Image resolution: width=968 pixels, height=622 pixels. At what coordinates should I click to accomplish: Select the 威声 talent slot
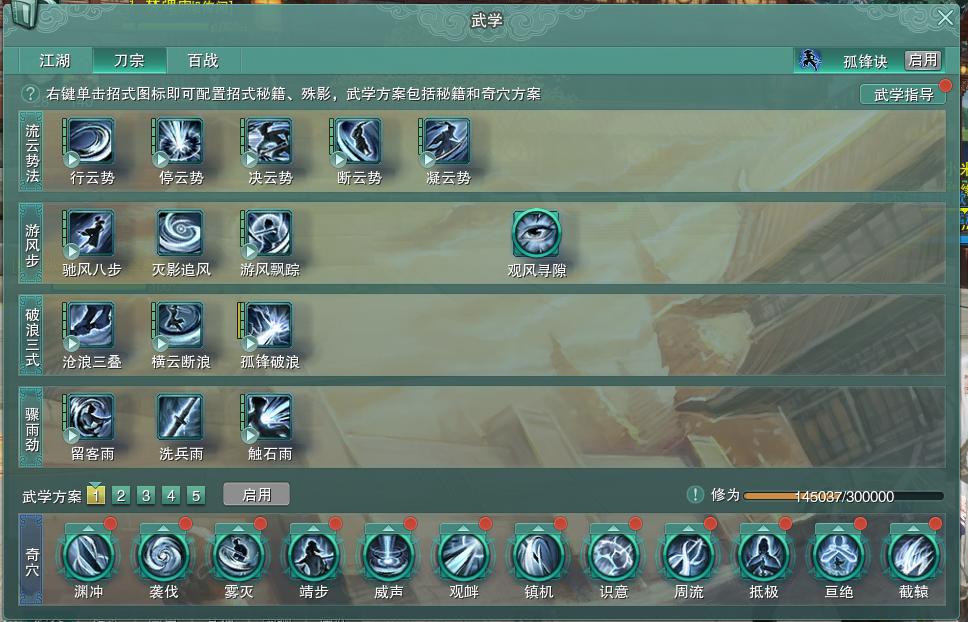389,554
